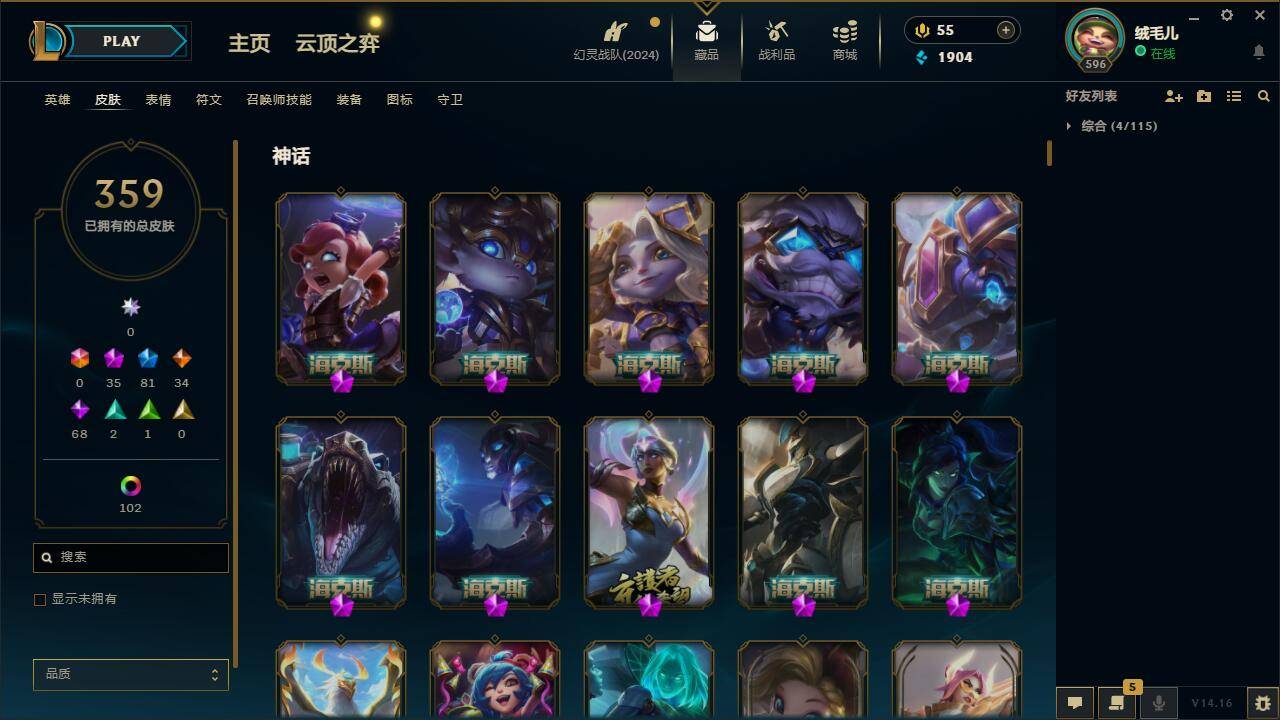Open messages showing 5 unread
The width and height of the screenshot is (1280, 720).
[1117, 703]
